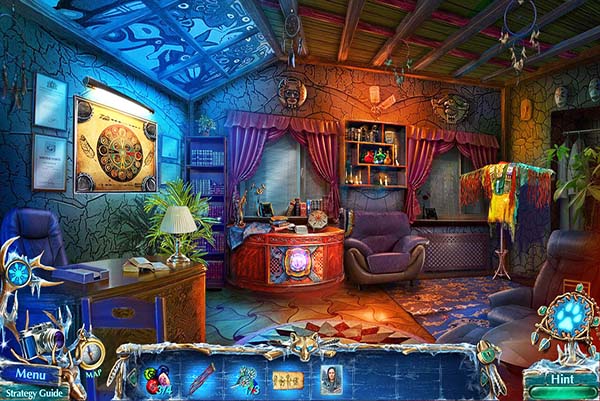Open the compass Map
This screenshot has height=401, width=600.
point(90,353)
